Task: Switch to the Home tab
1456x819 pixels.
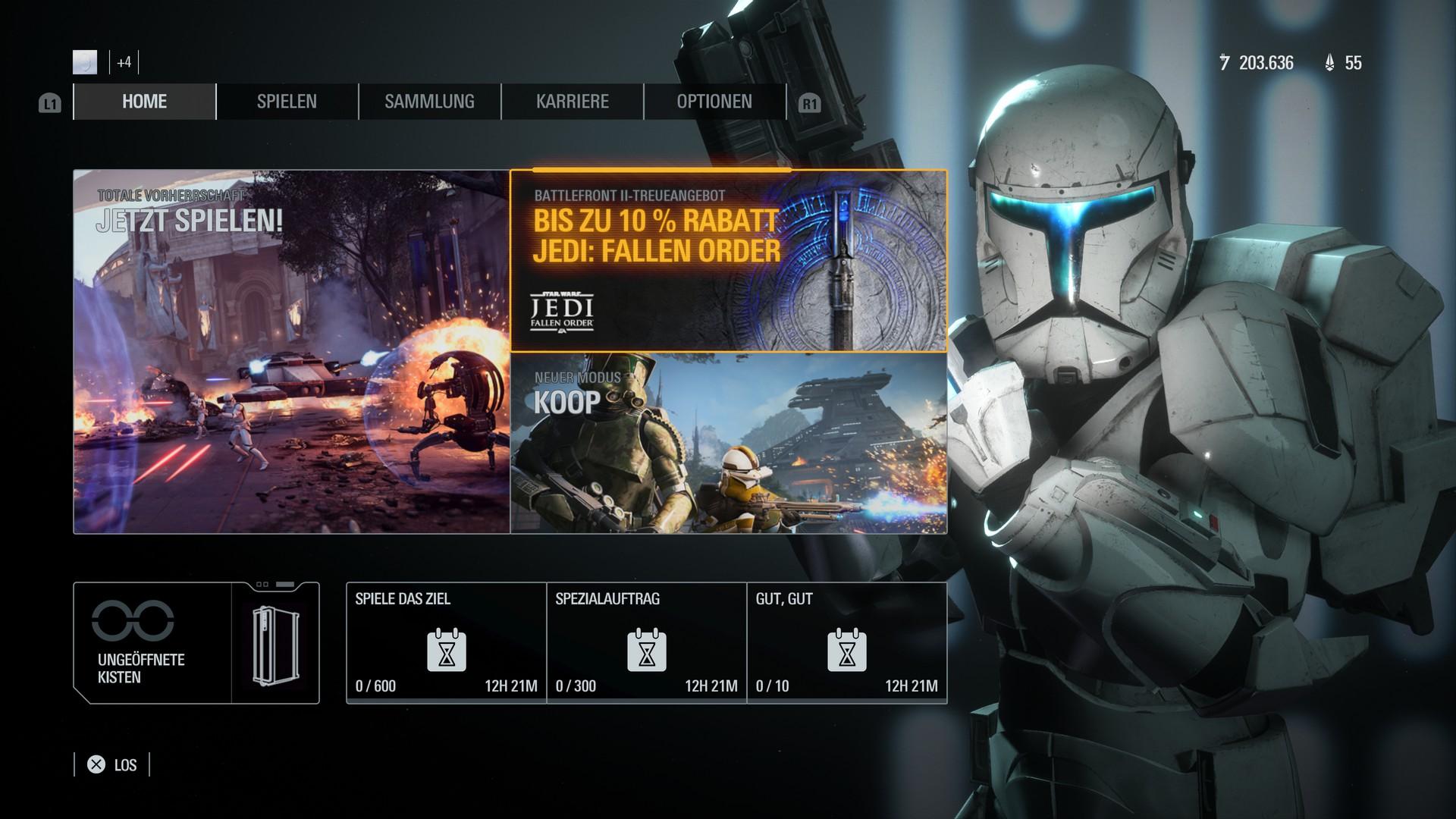Action: coord(144,102)
